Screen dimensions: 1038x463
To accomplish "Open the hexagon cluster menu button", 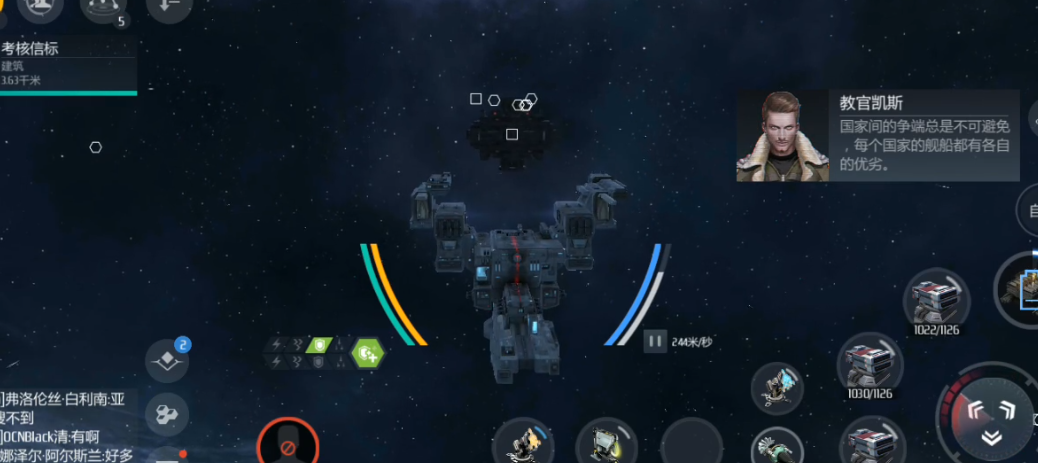I will [x=166, y=414].
